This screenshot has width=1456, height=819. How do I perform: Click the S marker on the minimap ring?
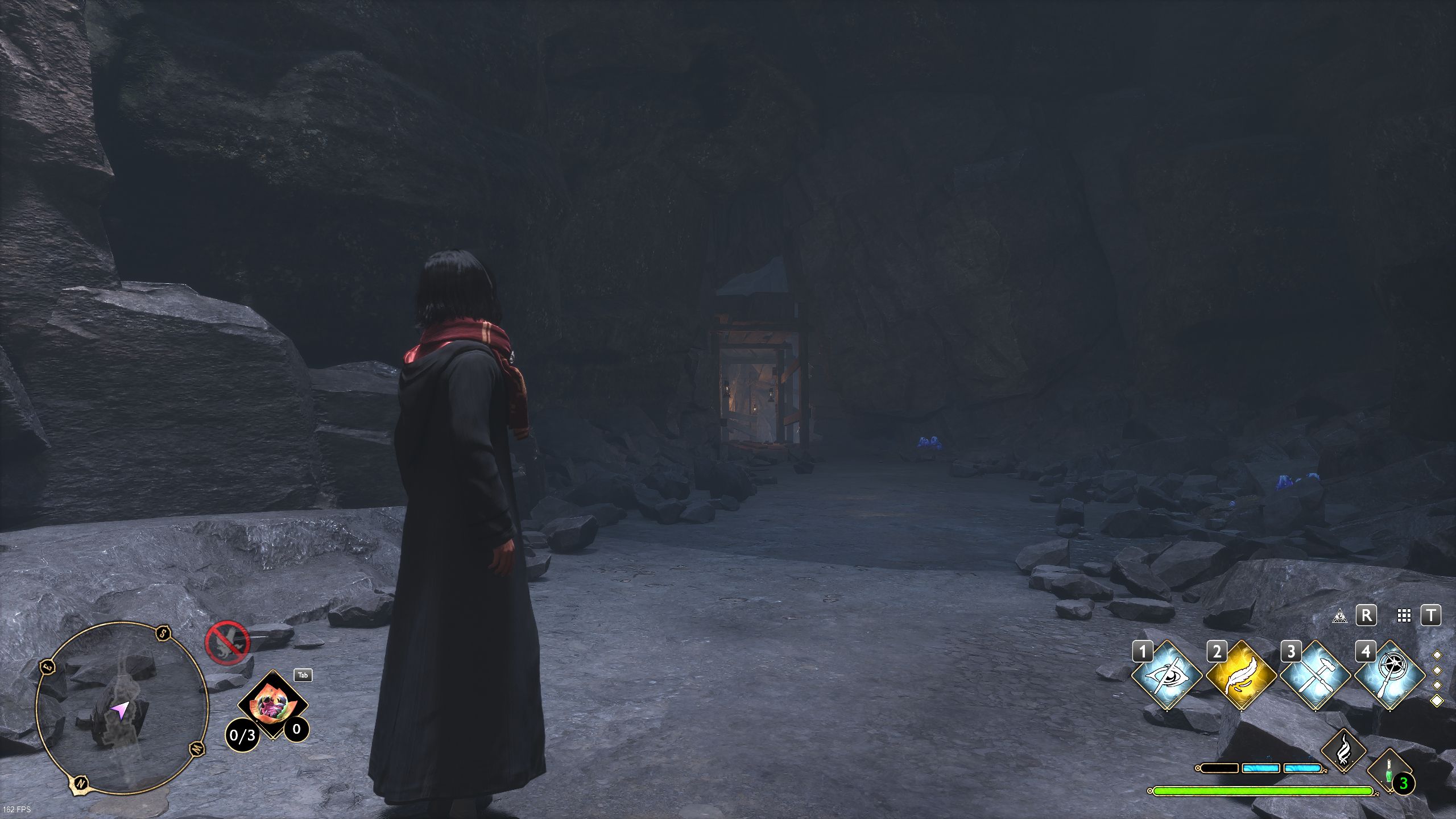coord(163,634)
